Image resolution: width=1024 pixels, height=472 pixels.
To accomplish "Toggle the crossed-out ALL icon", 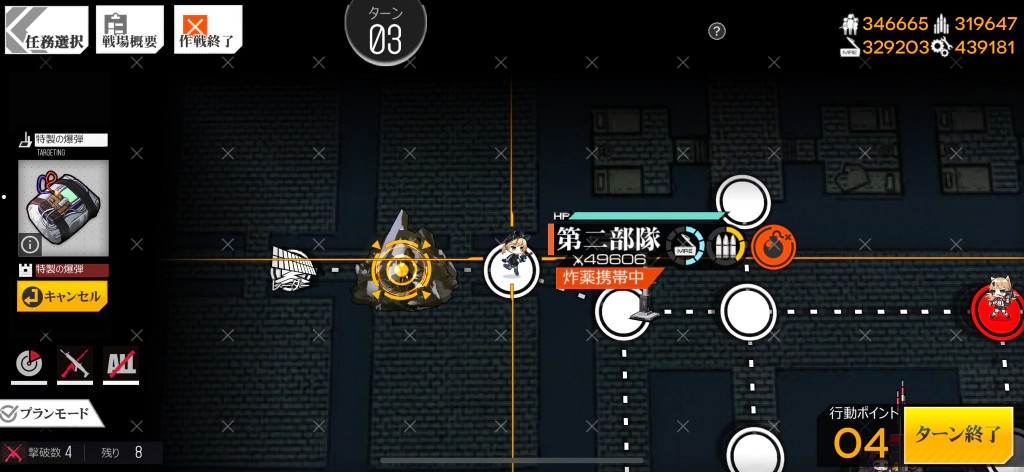I will click(x=121, y=365).
